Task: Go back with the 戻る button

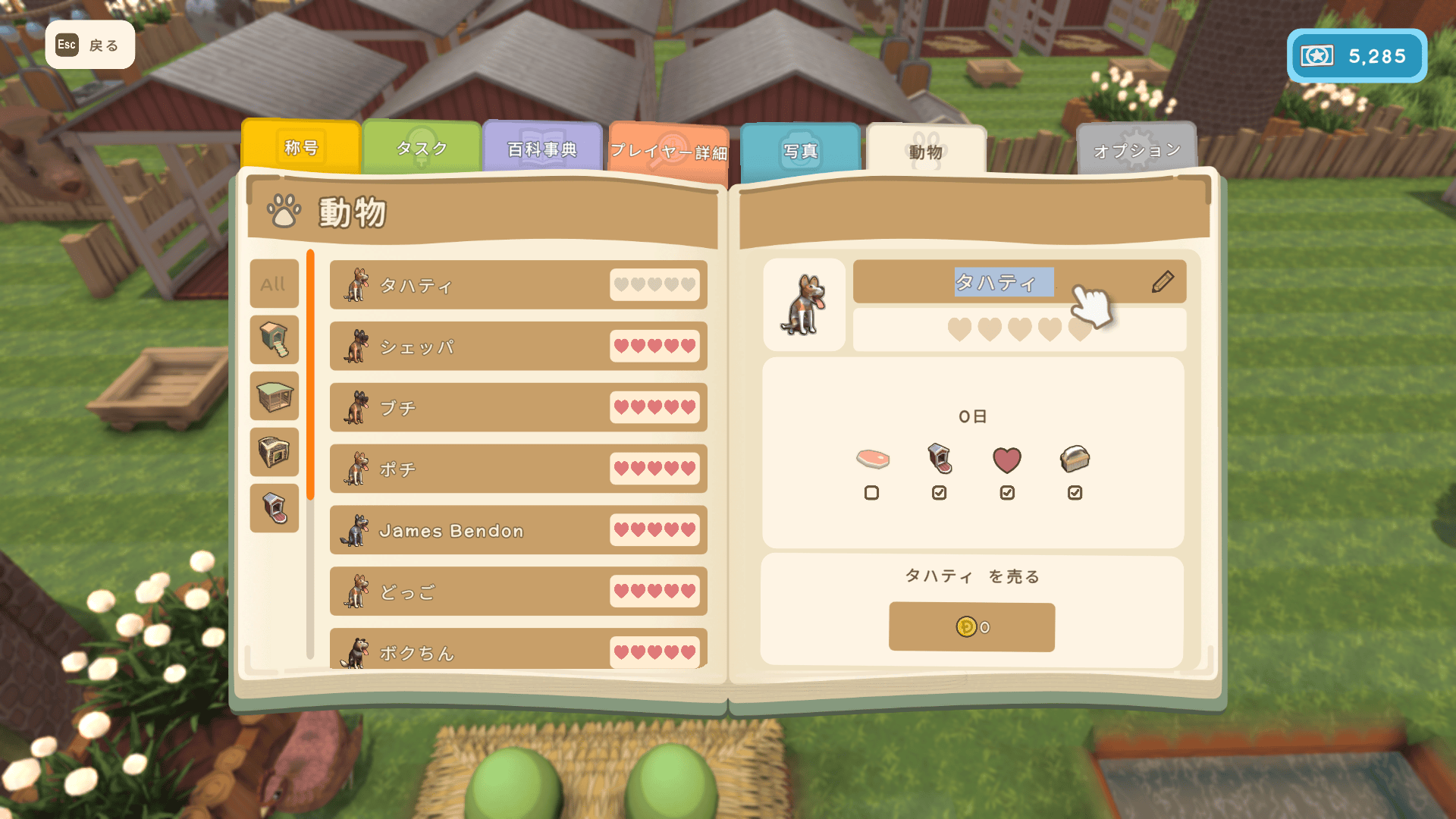Action: pyautogui.click(x=89, y=45)
